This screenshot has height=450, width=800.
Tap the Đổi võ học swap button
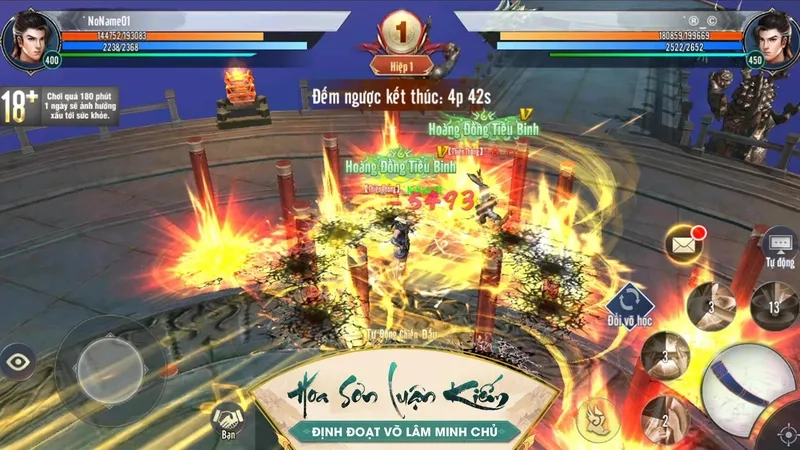click(x=629, y=302)
